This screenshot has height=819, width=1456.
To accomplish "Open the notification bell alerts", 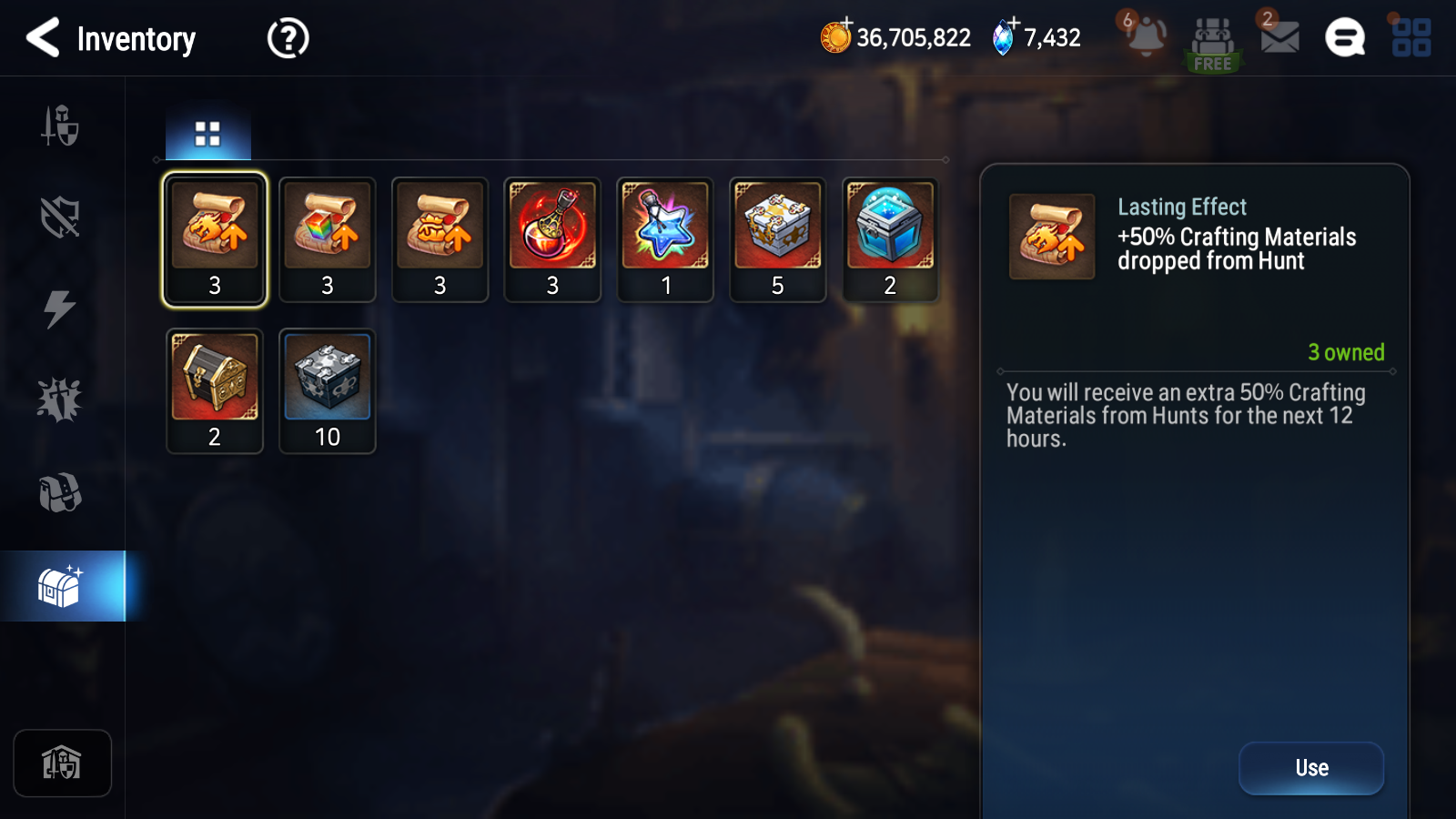I will [1145, 36].
